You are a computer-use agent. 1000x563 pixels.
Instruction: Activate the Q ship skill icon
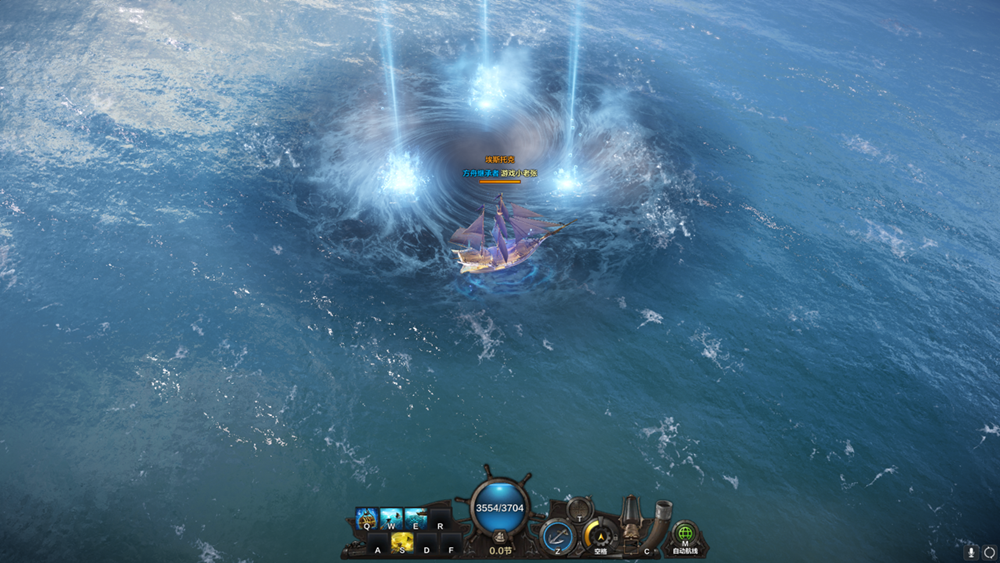pos(366,518)
